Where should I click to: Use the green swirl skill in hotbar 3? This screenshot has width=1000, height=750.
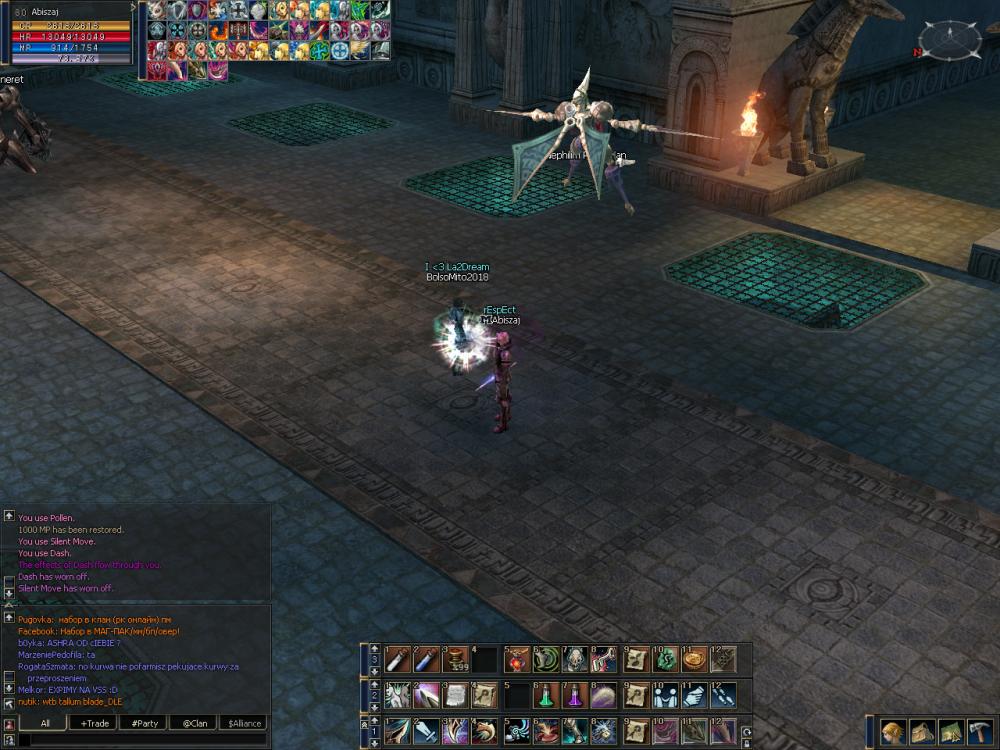point(544,660)
